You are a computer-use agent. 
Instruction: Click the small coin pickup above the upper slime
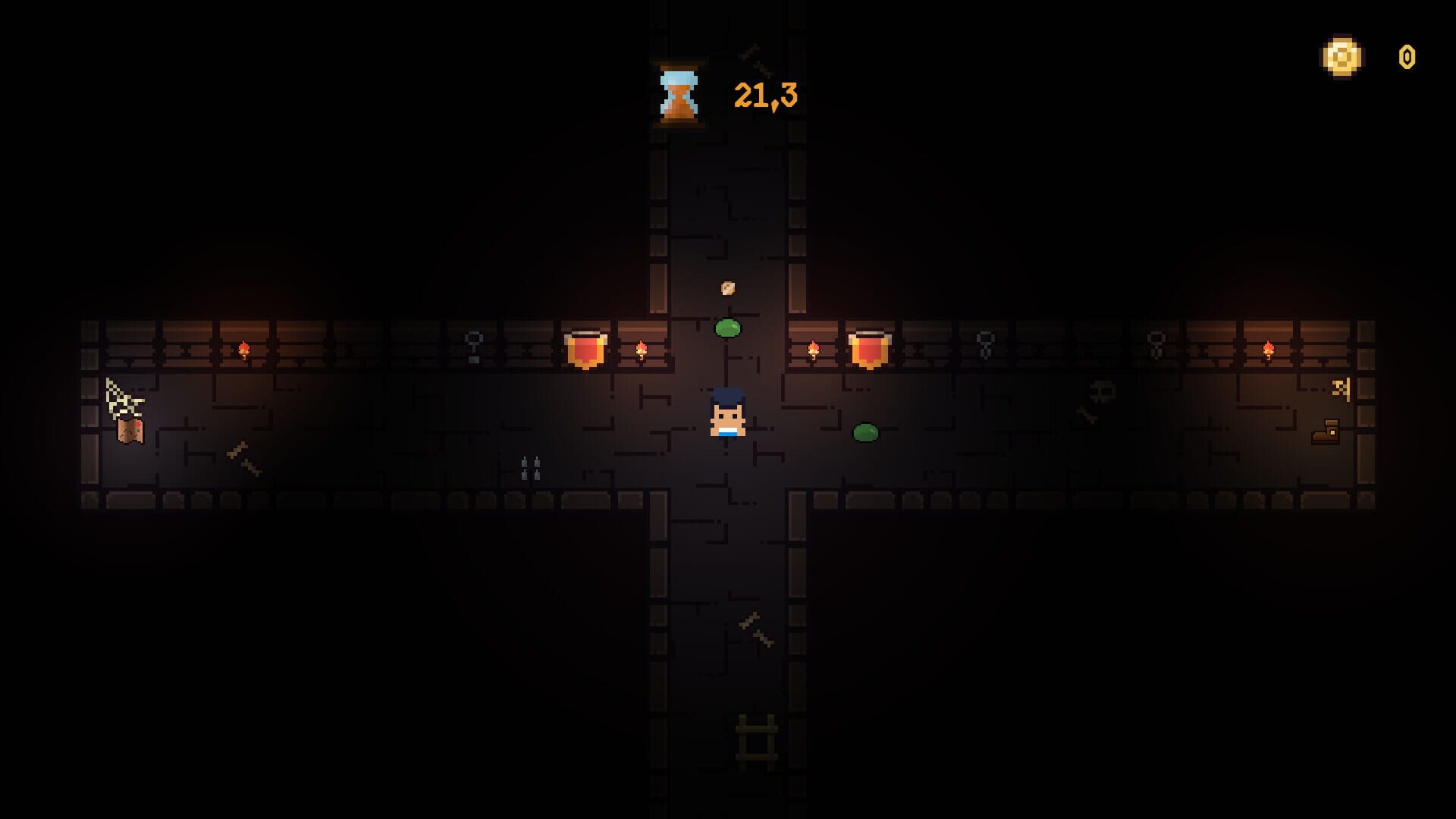point(728,288)
